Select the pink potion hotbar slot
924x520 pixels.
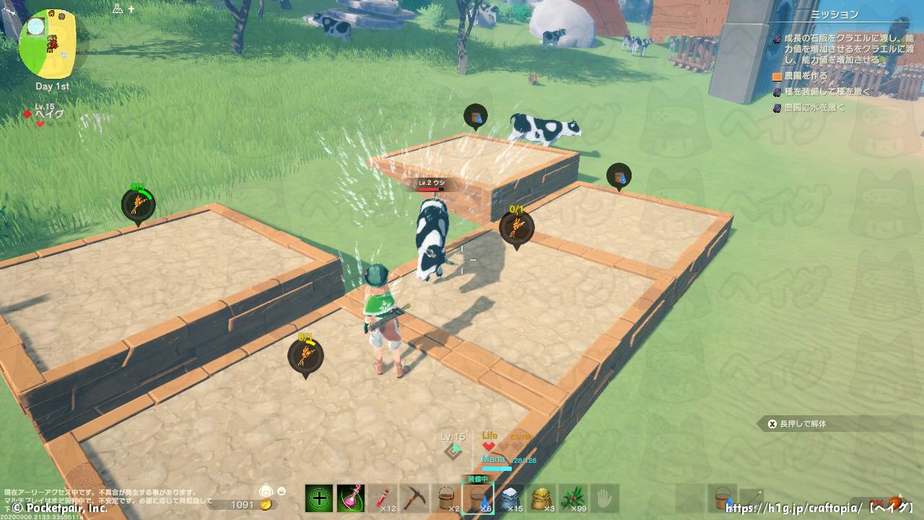pyautogui.click(x=351, y=498)
